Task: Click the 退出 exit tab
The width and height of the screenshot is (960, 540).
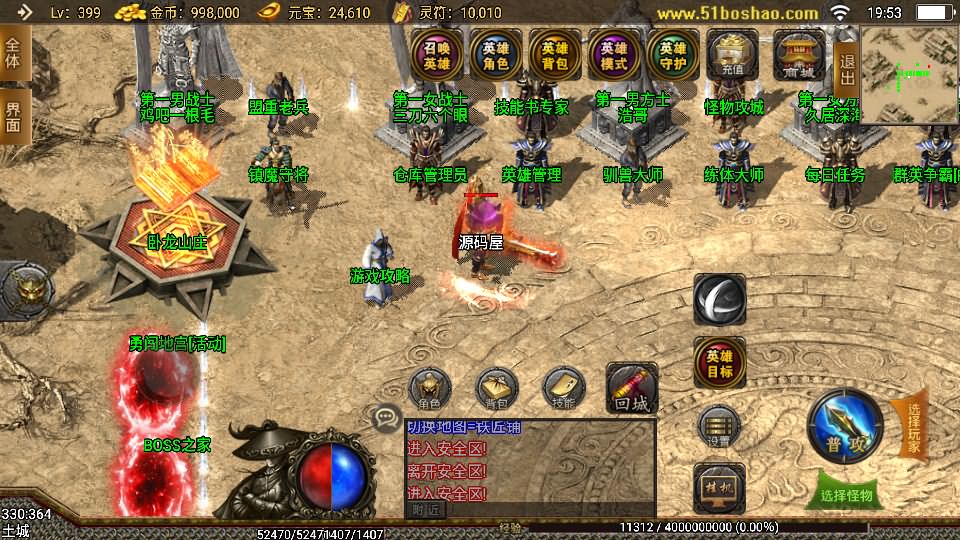Action: [847, 69]
